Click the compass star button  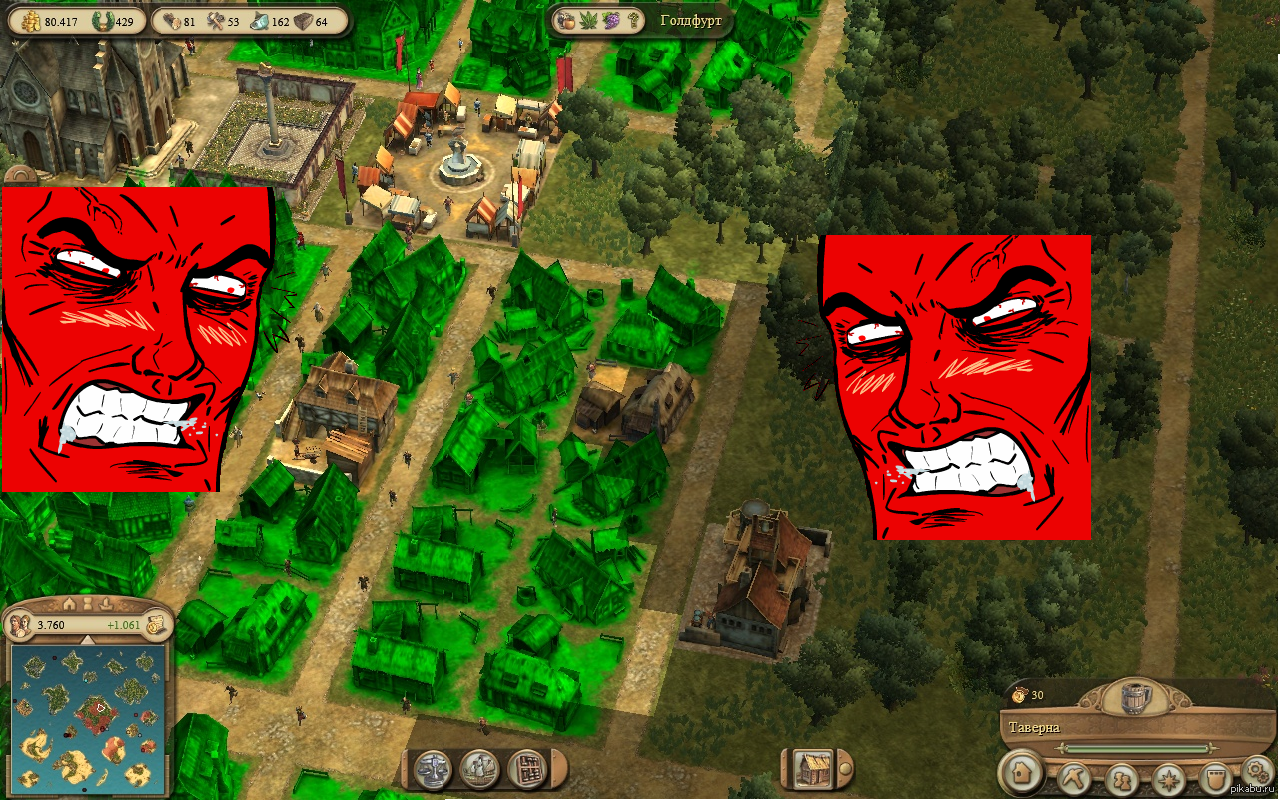click(x=1168, y=777)
